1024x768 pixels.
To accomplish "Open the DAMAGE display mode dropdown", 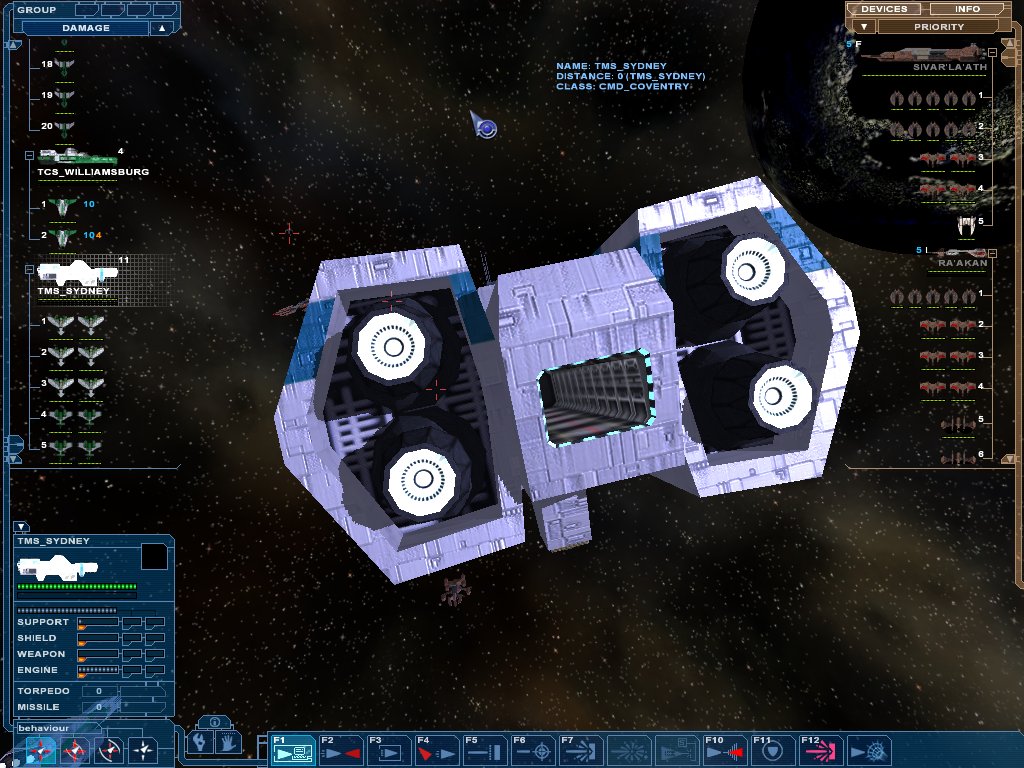I will pyautogui.click(x=86, y=28).
